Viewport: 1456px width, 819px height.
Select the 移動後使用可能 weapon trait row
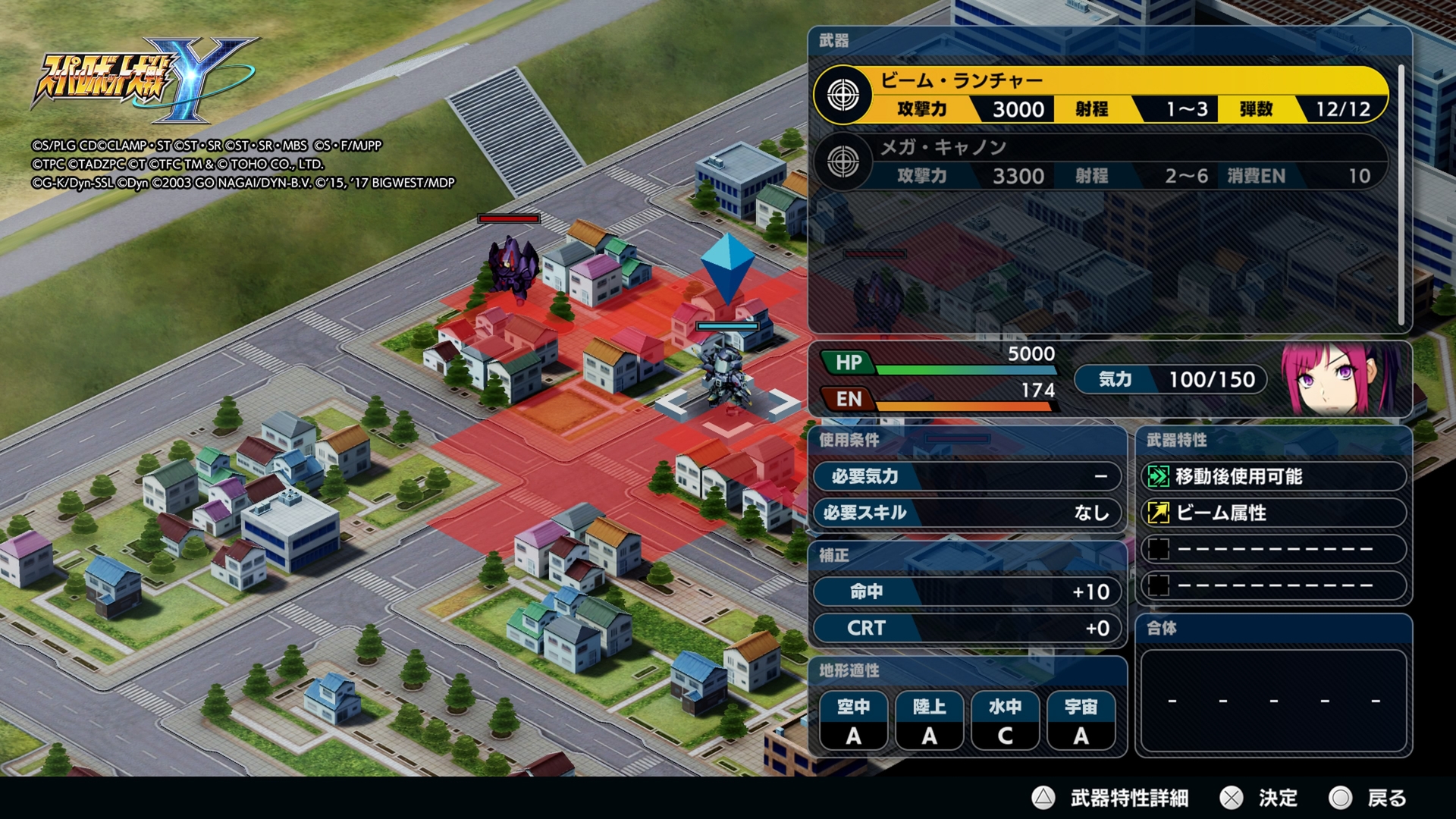pos(1273,476)
